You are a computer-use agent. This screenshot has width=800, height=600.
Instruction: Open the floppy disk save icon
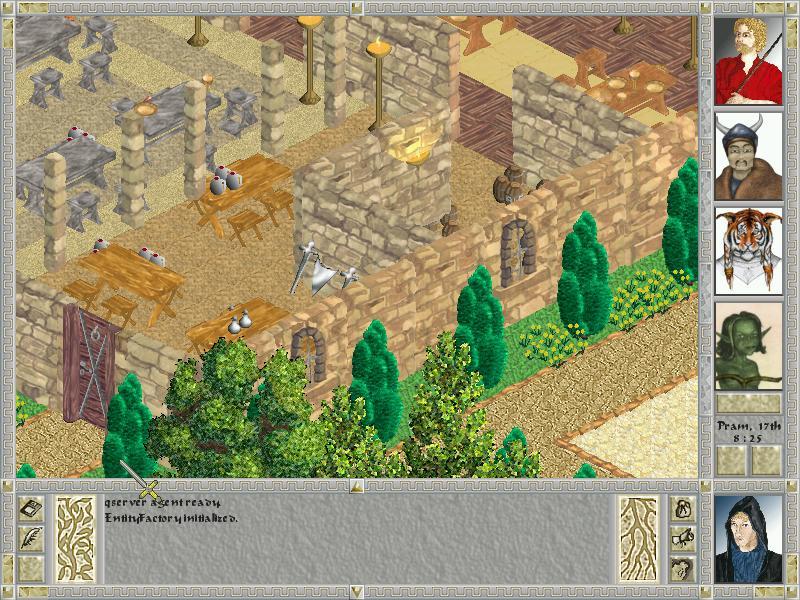click(x=31, y=509)
